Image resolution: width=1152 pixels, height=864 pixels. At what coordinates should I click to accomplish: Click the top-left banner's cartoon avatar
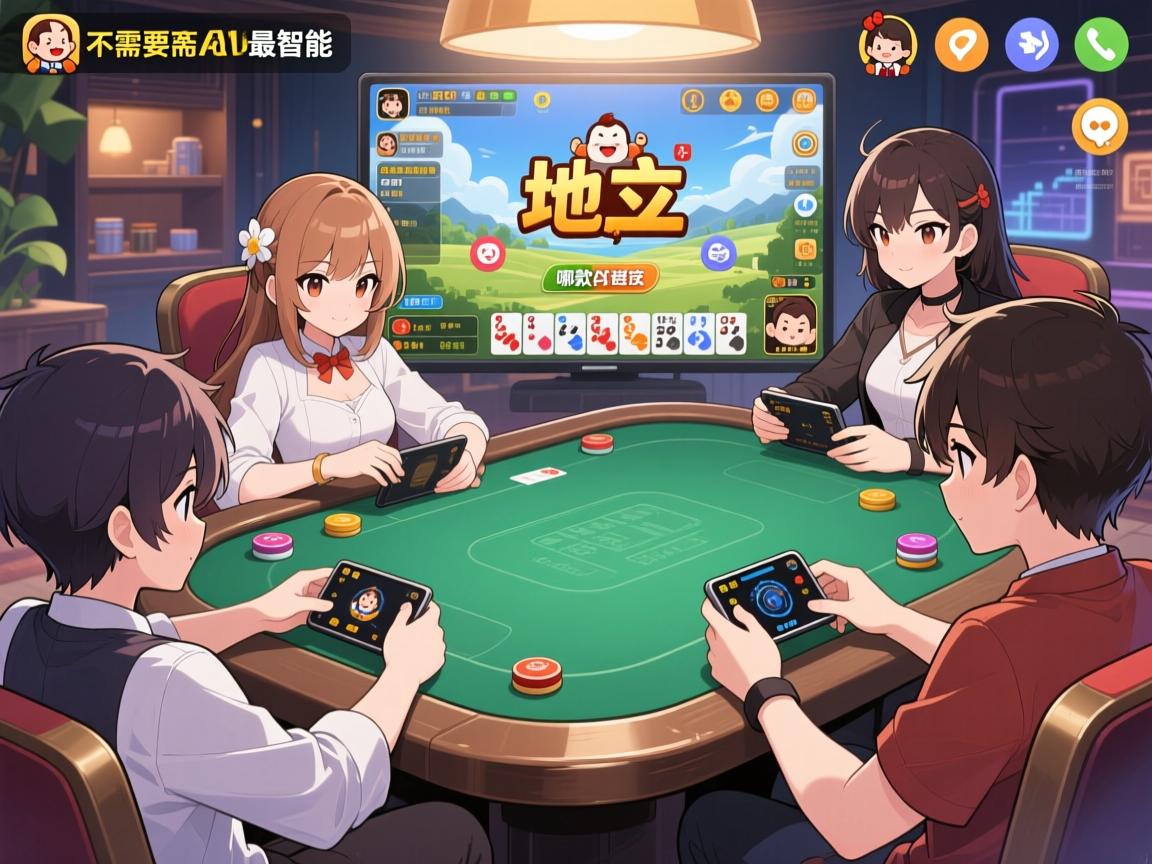[x=50, y=43]
